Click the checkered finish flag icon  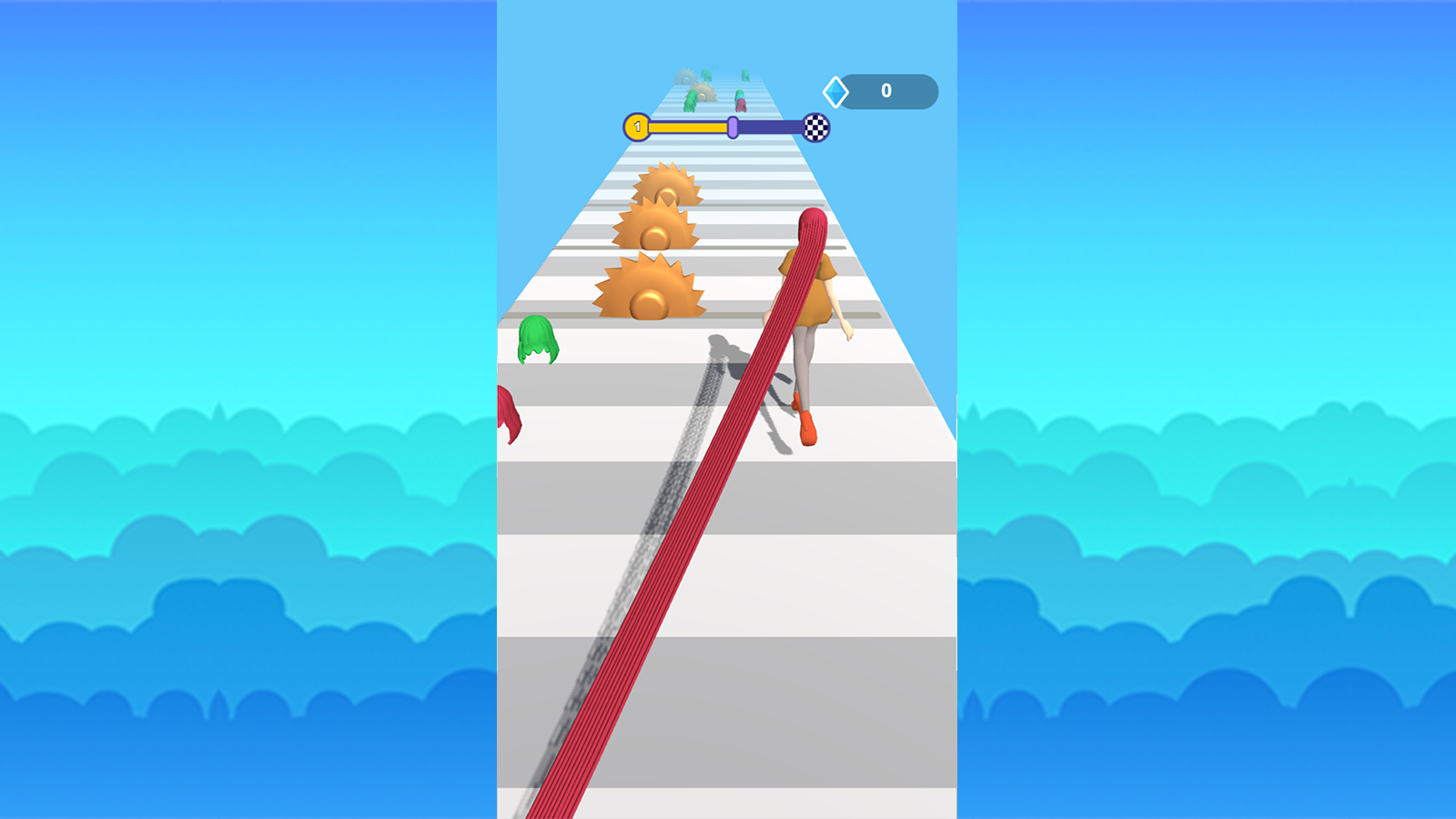click(x=816, y=128)
